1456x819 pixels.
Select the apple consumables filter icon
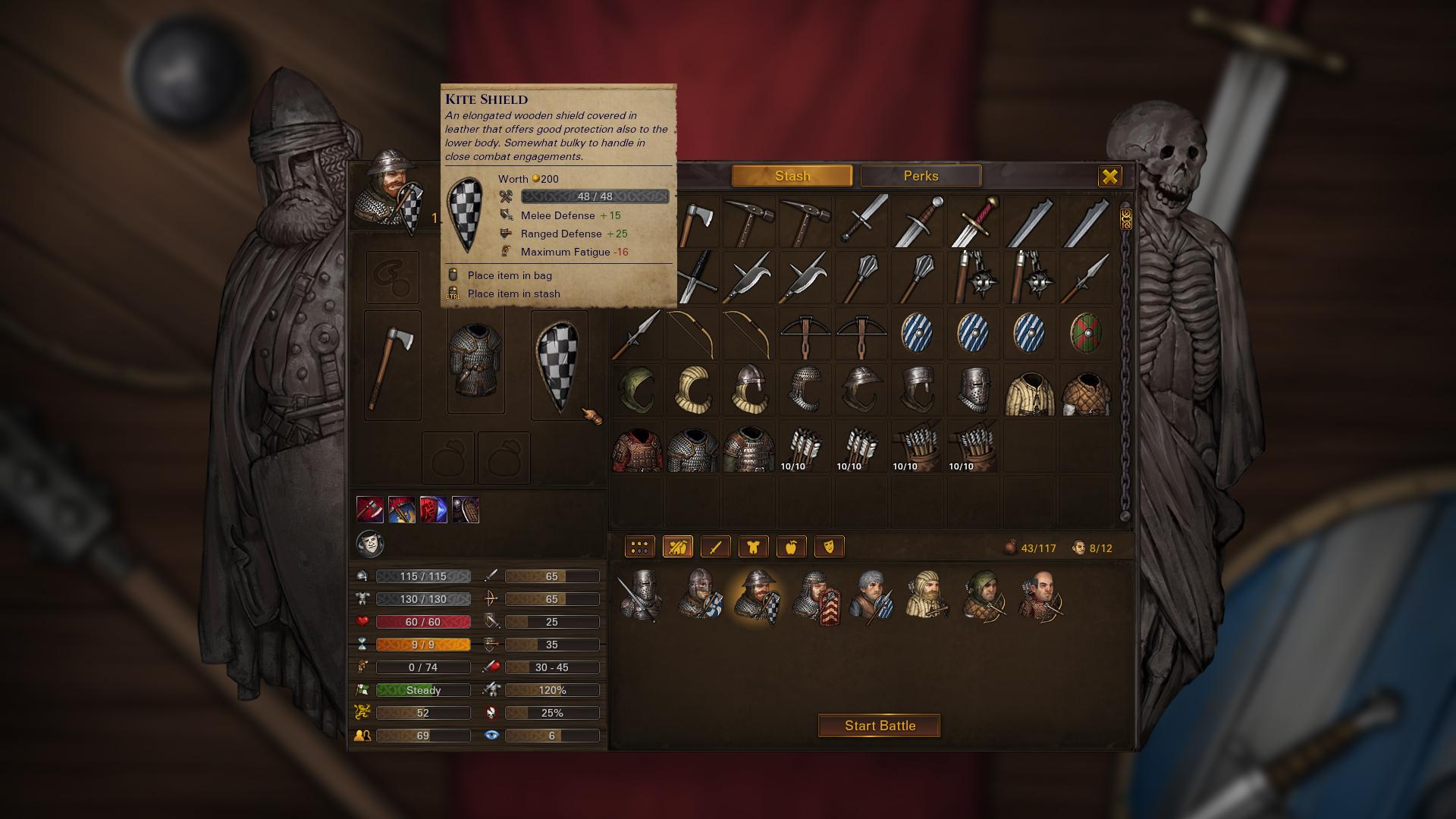(792, 546)
